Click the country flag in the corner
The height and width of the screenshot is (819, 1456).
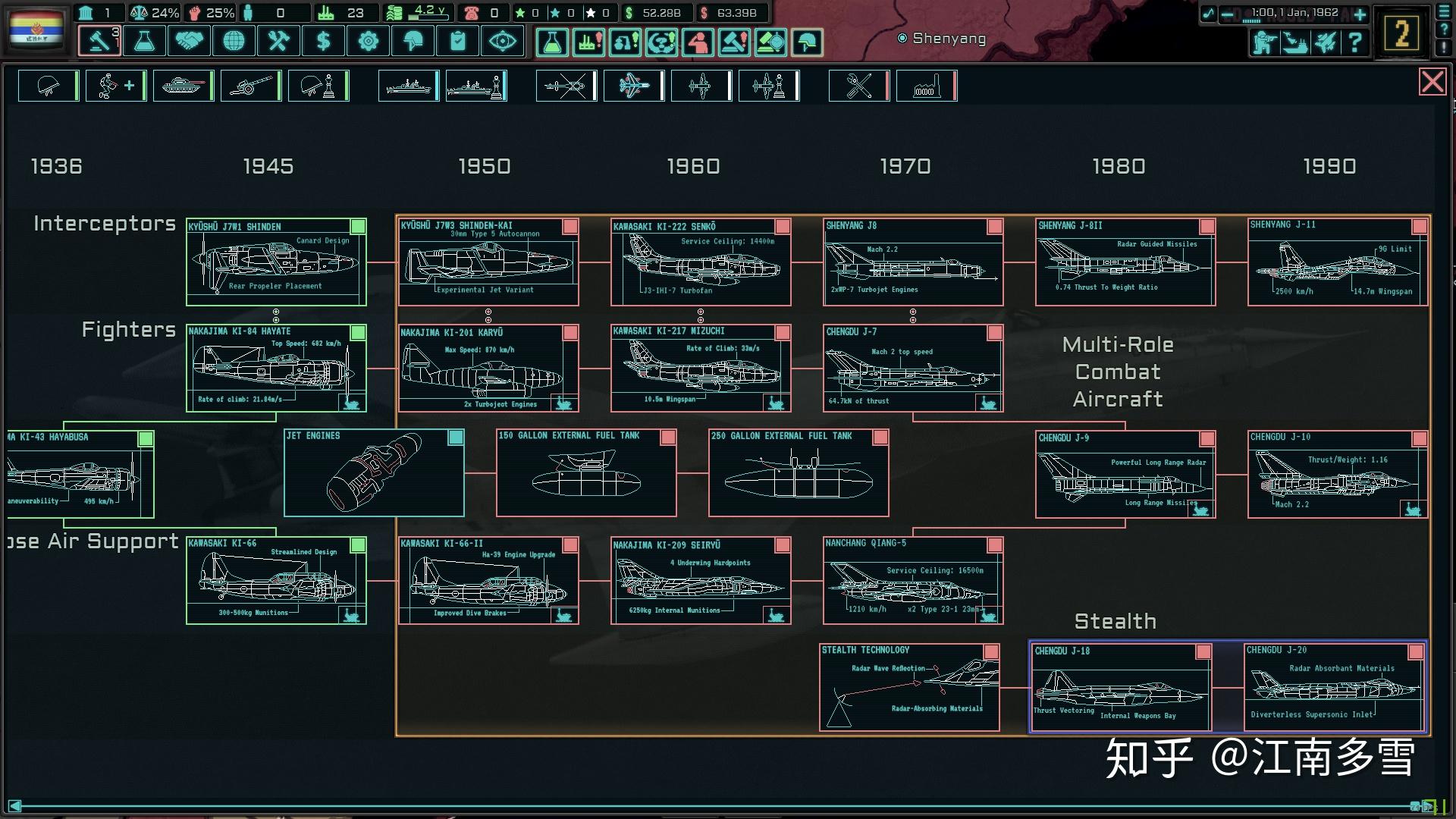pyautogui.click(x=36, y=29)
